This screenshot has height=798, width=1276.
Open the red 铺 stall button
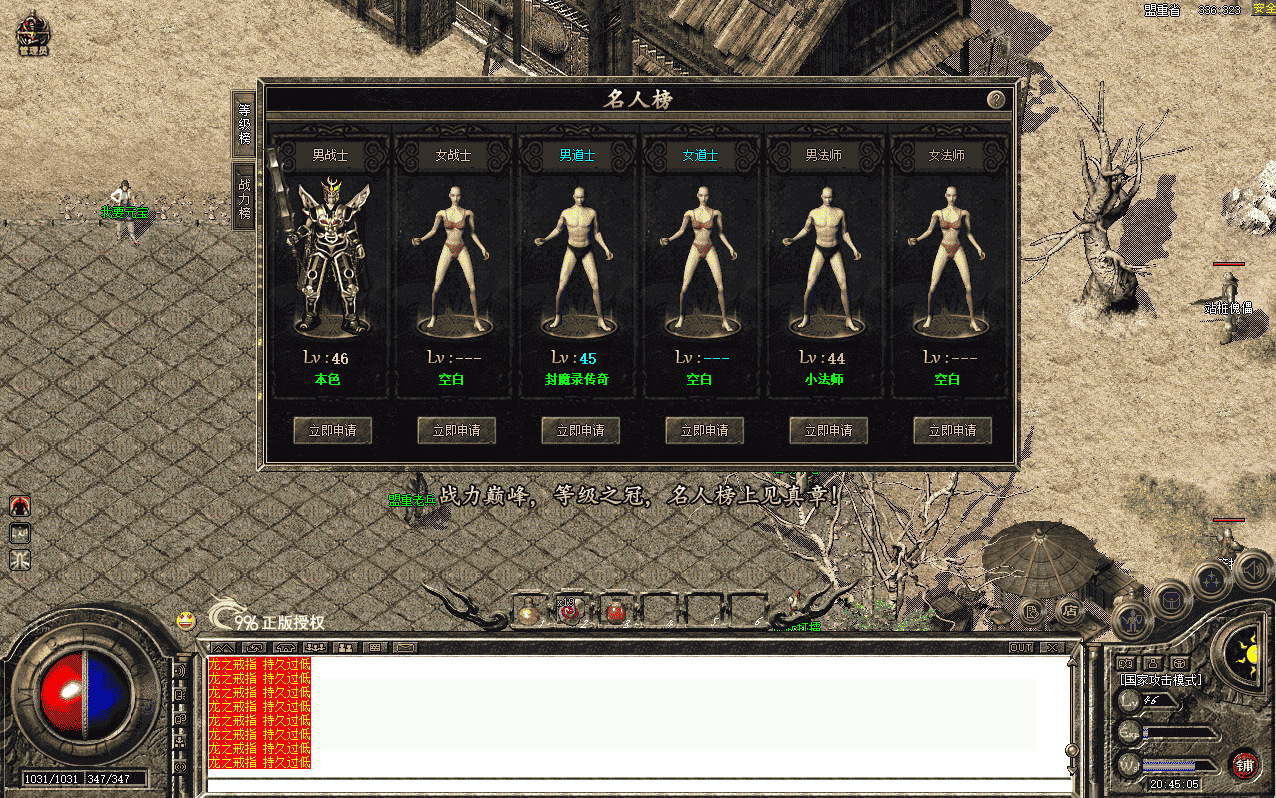tap(1244, 765)
